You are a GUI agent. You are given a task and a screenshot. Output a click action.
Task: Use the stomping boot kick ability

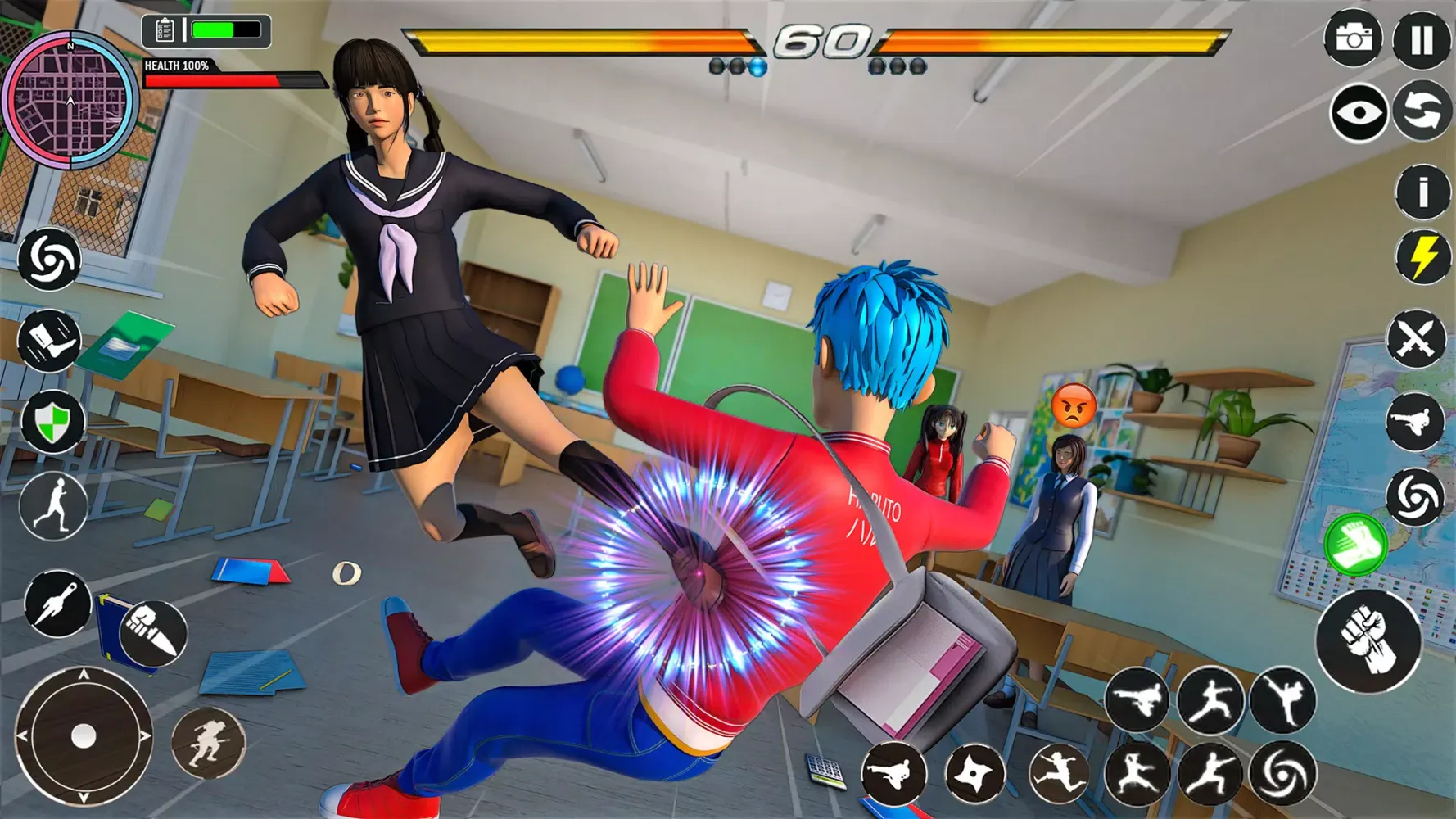(x=49, y=340)
